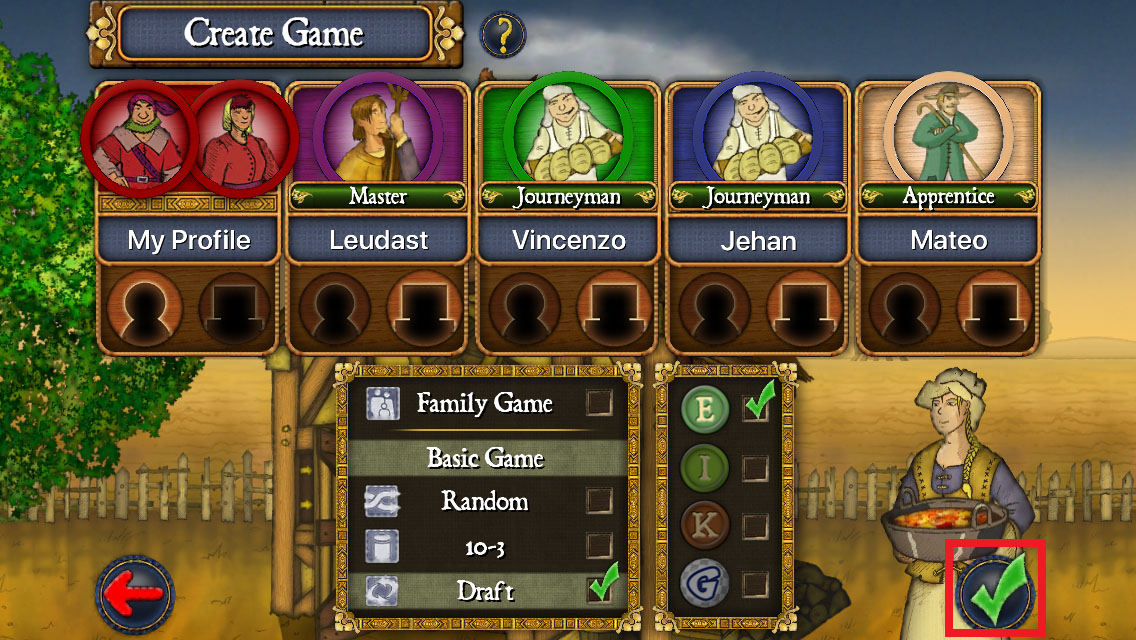Enable the I deck checkbox
Image resolution: width=1136 pixels, height=640 pixels.
click(755, 467)
